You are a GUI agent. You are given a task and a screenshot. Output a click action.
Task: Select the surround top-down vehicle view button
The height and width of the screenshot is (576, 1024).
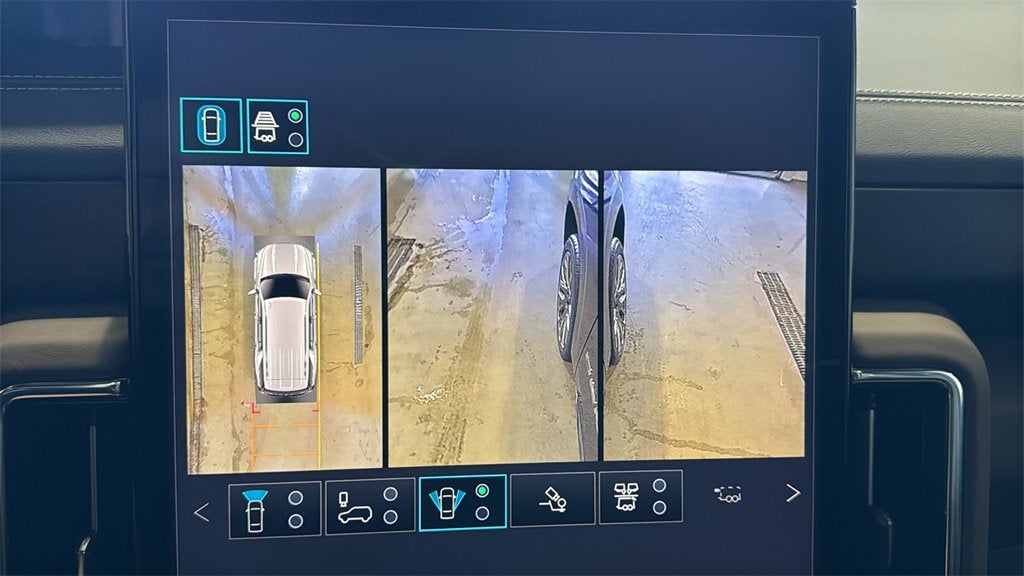coord(211,125)
